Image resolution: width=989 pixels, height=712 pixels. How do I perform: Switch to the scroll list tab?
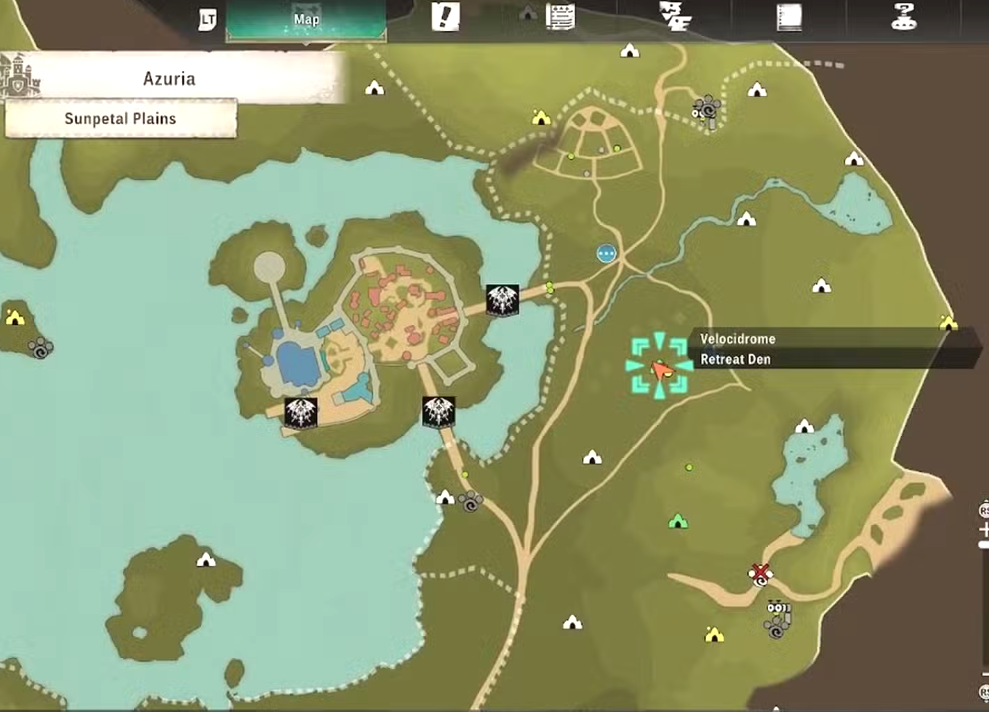[560, 16]
